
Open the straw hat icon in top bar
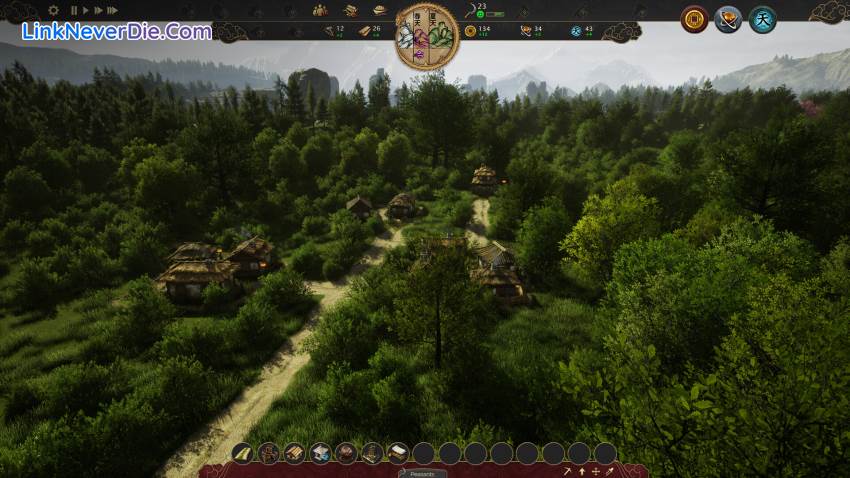point(379,10)
